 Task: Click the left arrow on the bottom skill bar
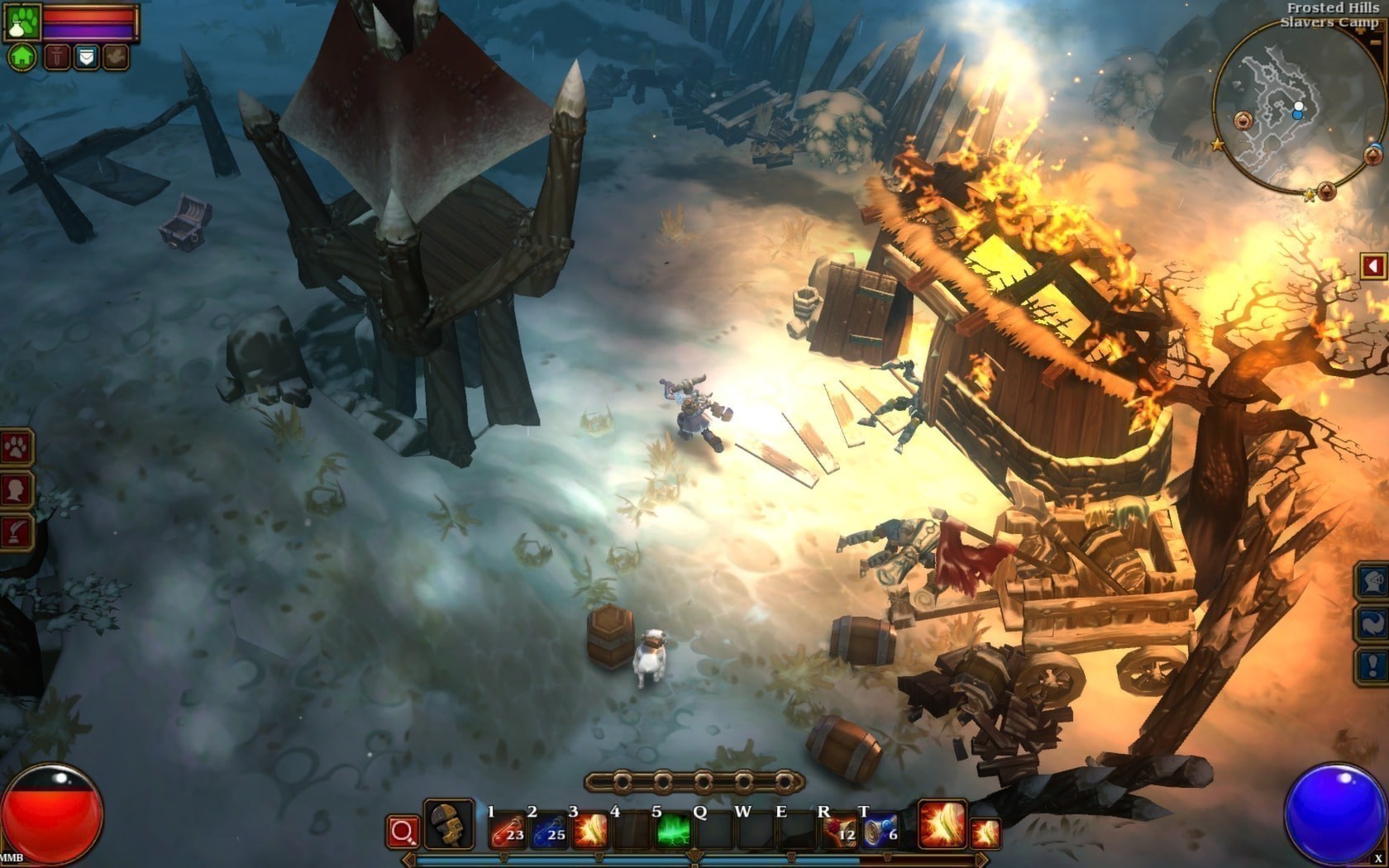[x=409, y=857]
